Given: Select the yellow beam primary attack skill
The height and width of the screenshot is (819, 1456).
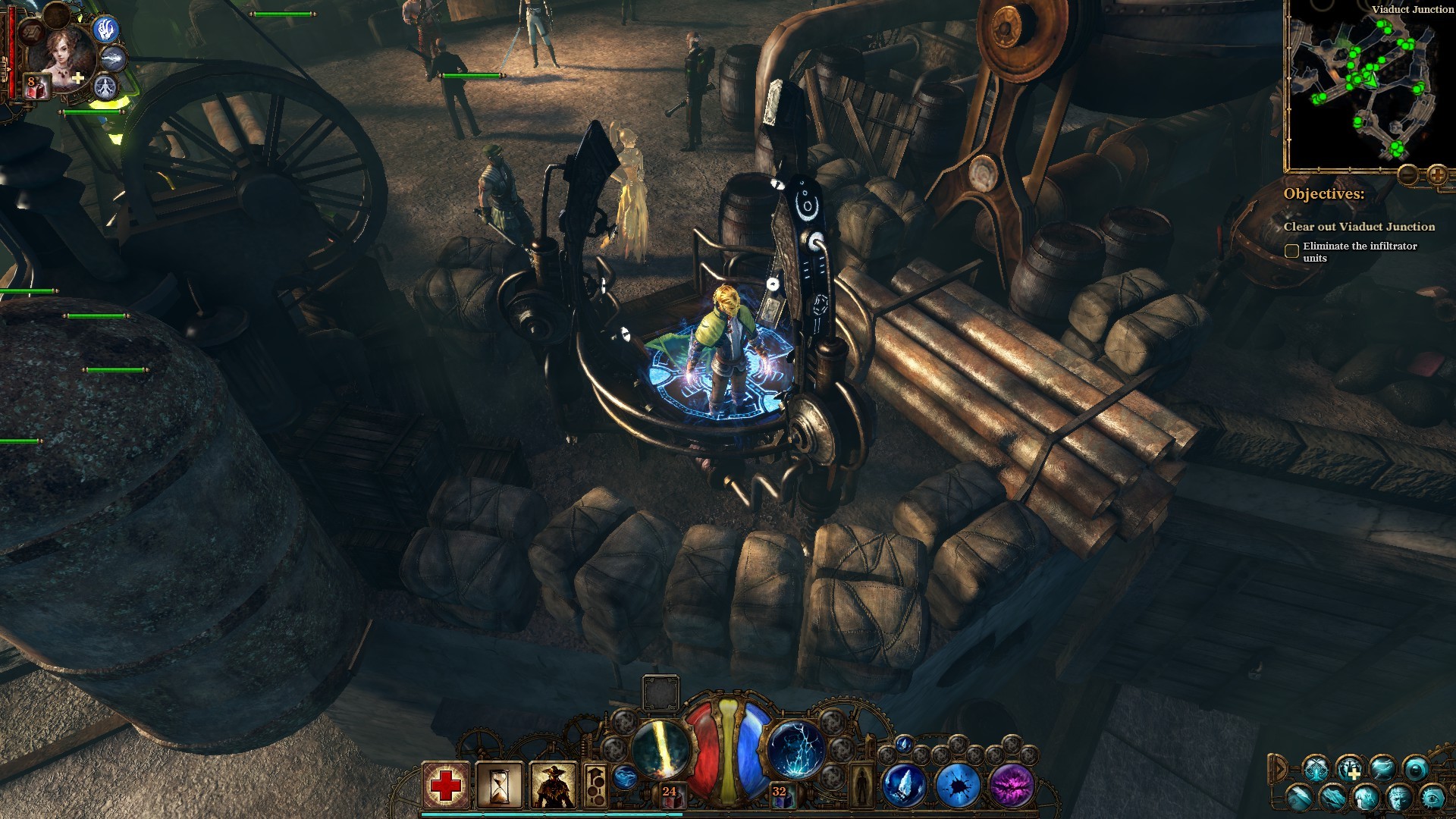Looking at the screenshot, I should pyautogui.click(x=660, y=748).
